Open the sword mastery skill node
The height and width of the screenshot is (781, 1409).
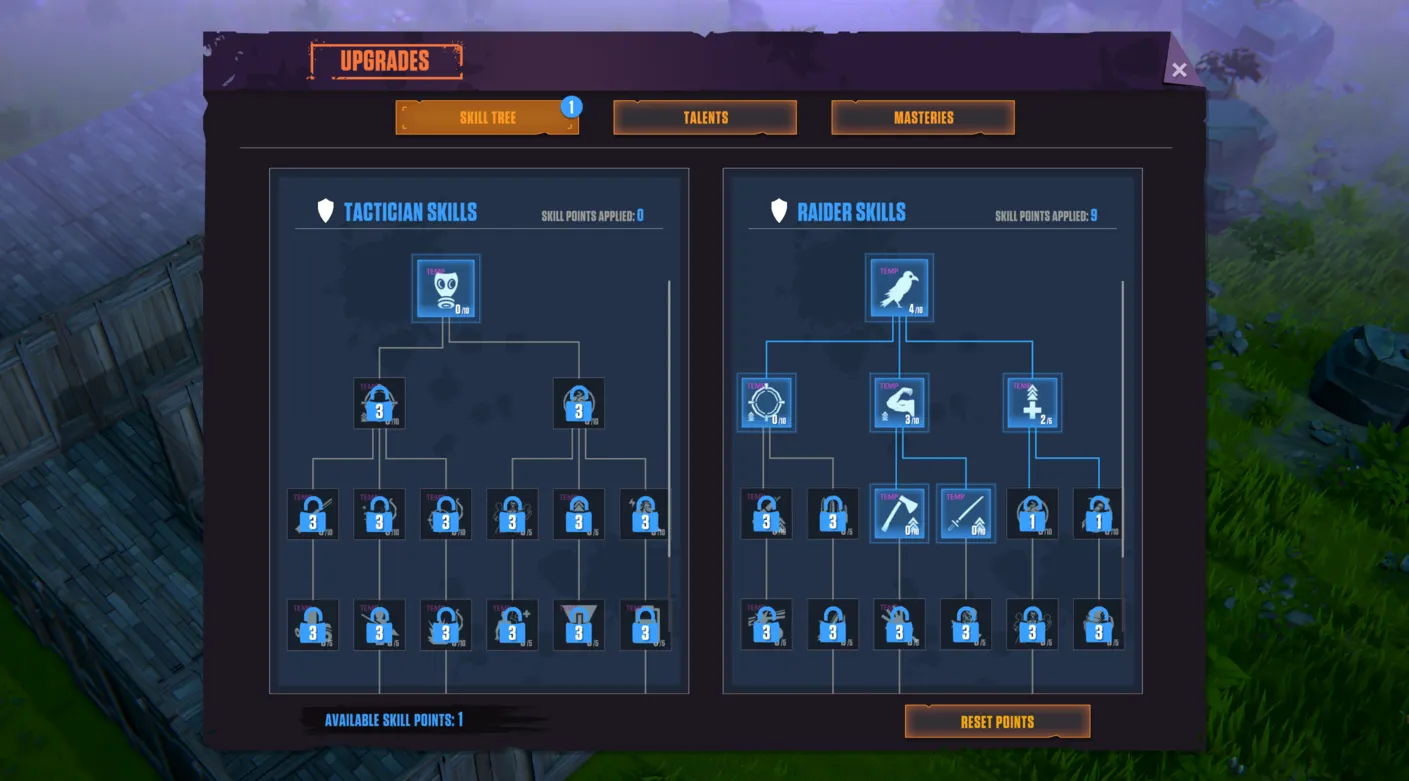[965, 513]
